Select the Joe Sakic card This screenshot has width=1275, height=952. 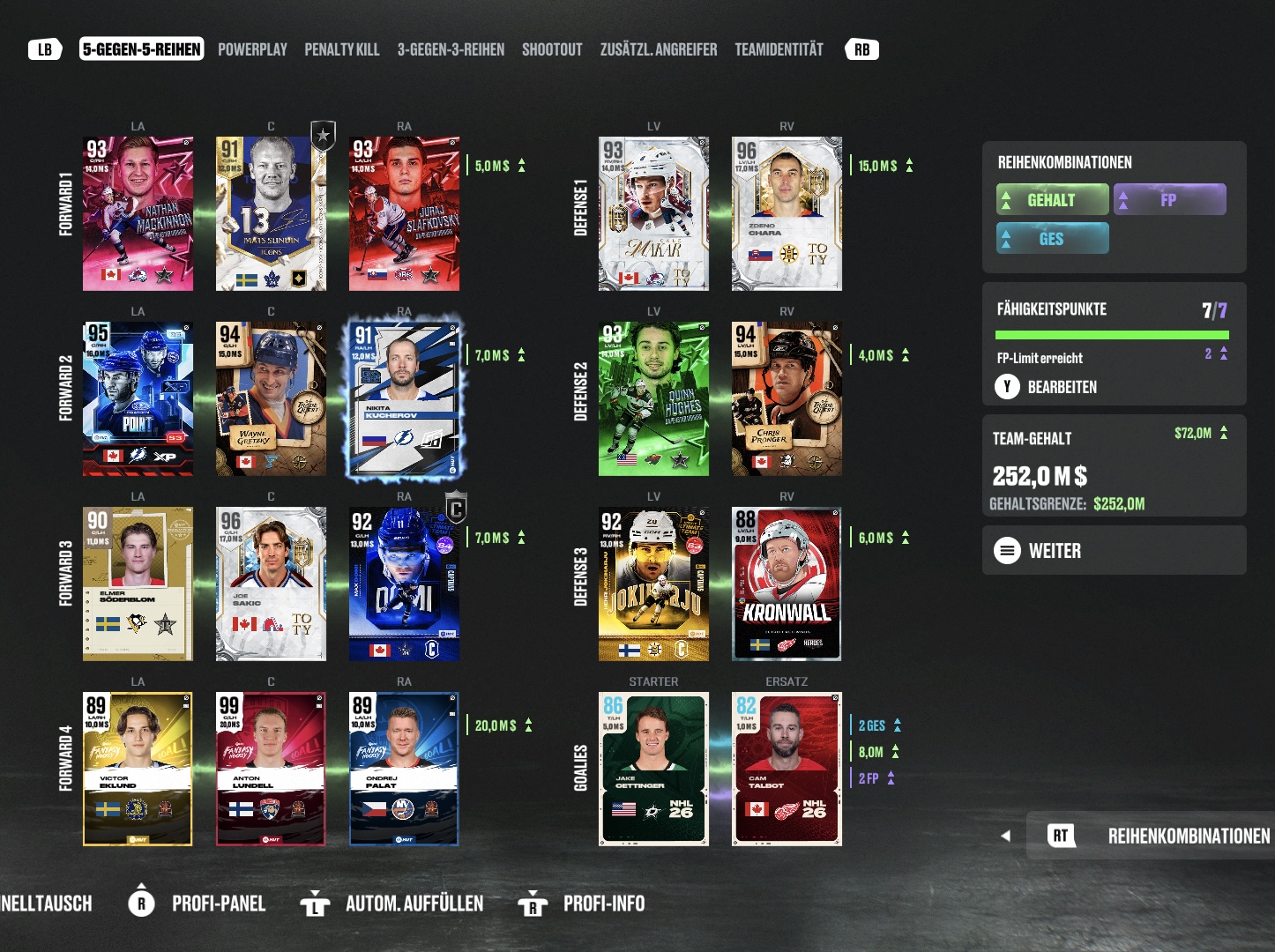click(x=271, y=584)
